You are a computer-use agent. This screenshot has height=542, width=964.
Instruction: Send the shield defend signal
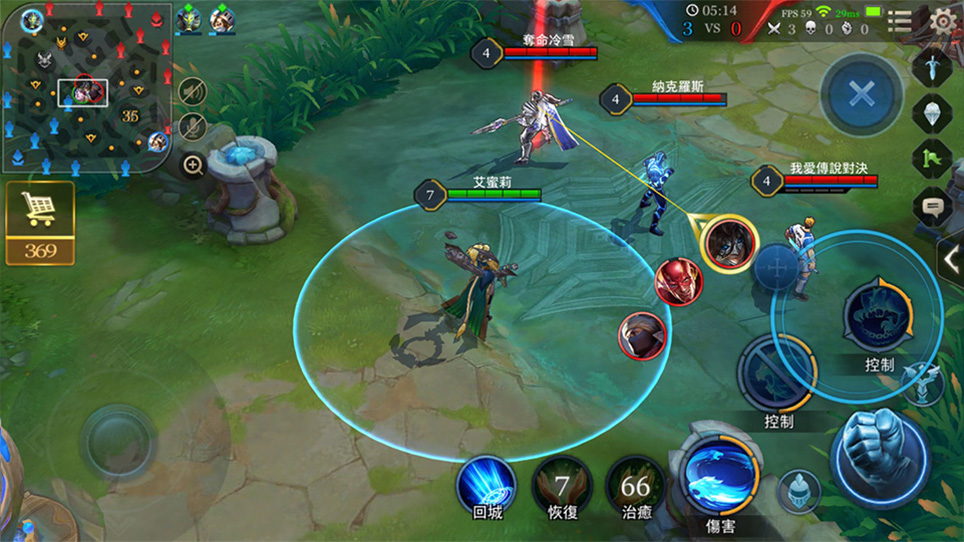coord(931,113)
